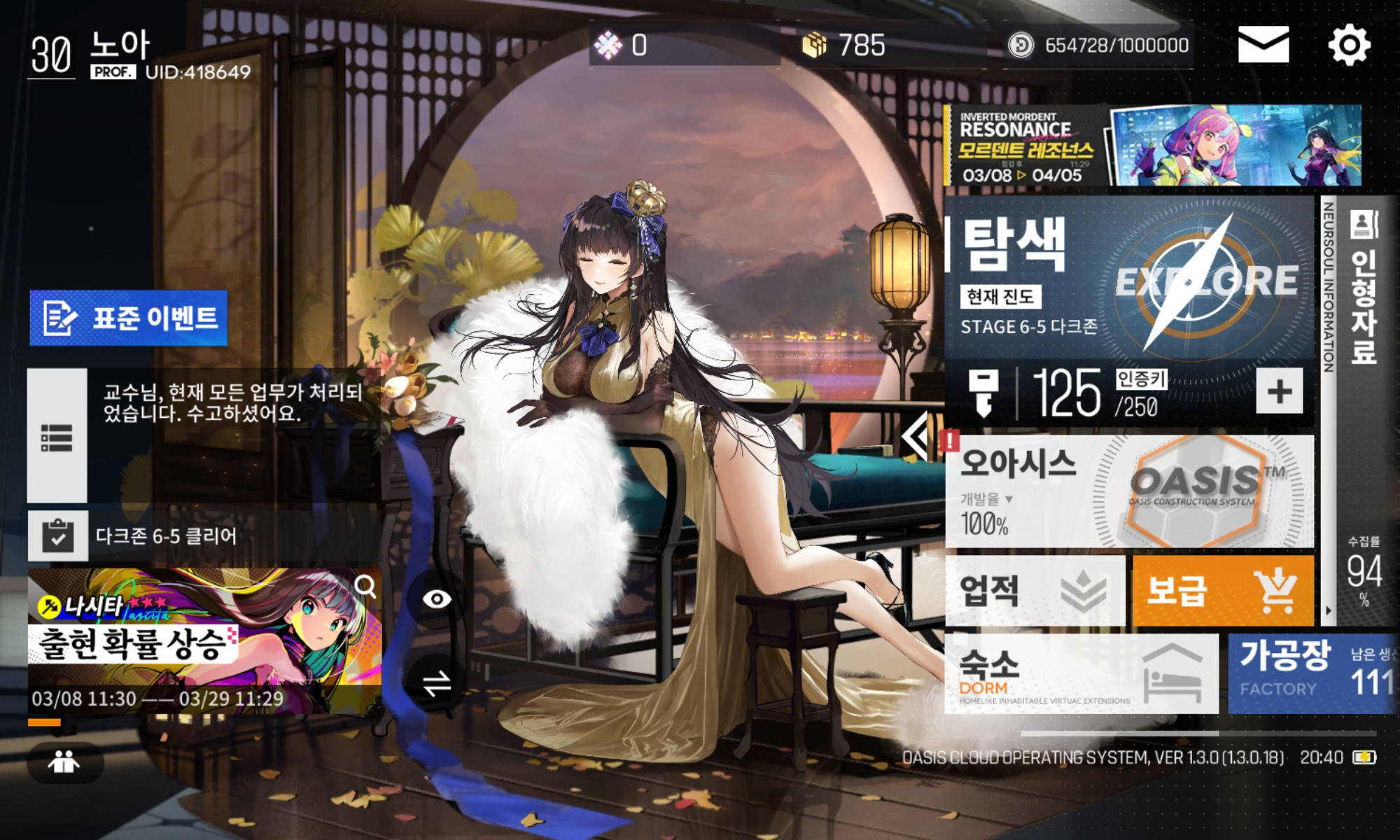Go to the 가공장 Factory
Viewport: 1400px width, 840px height.
click(1312, 673)
